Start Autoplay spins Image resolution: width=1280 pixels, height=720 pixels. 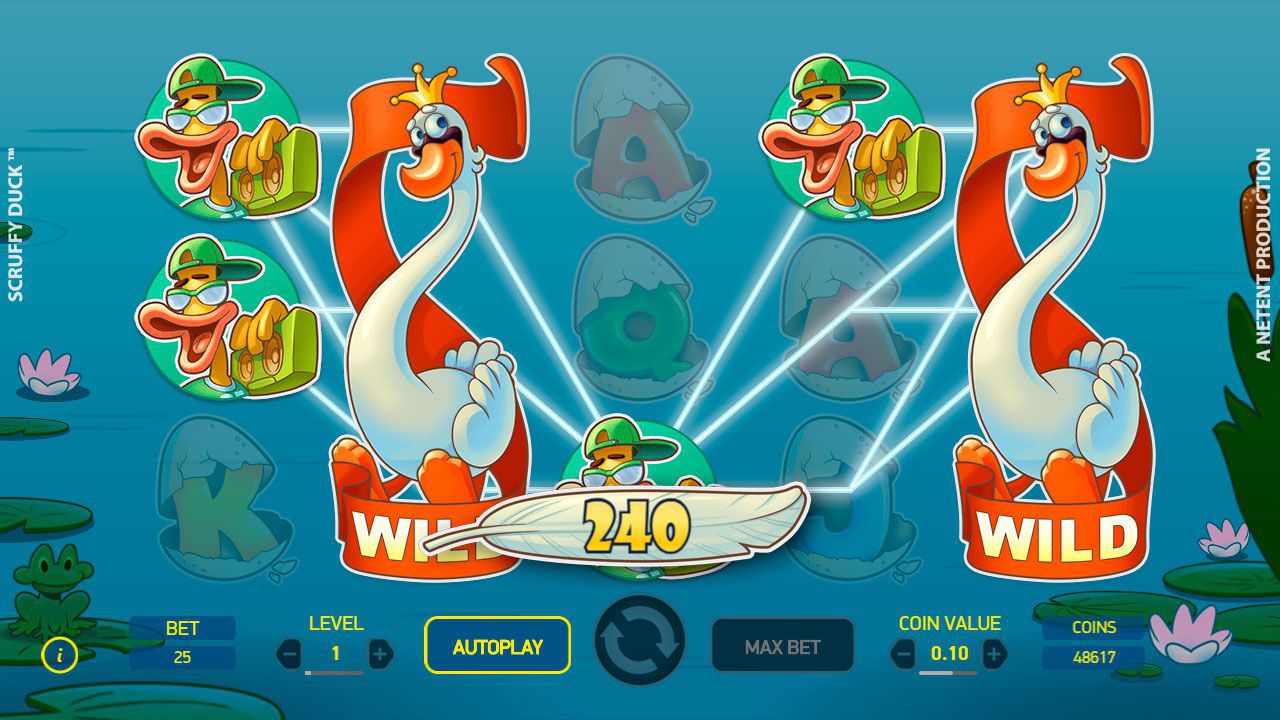[x=497, y=646]
